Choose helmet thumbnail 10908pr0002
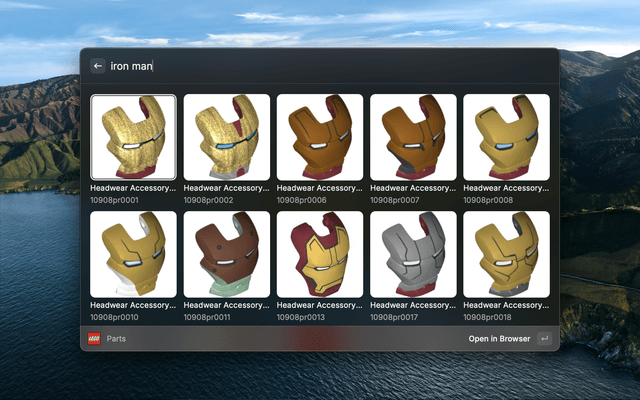 [x=226, y=137]
